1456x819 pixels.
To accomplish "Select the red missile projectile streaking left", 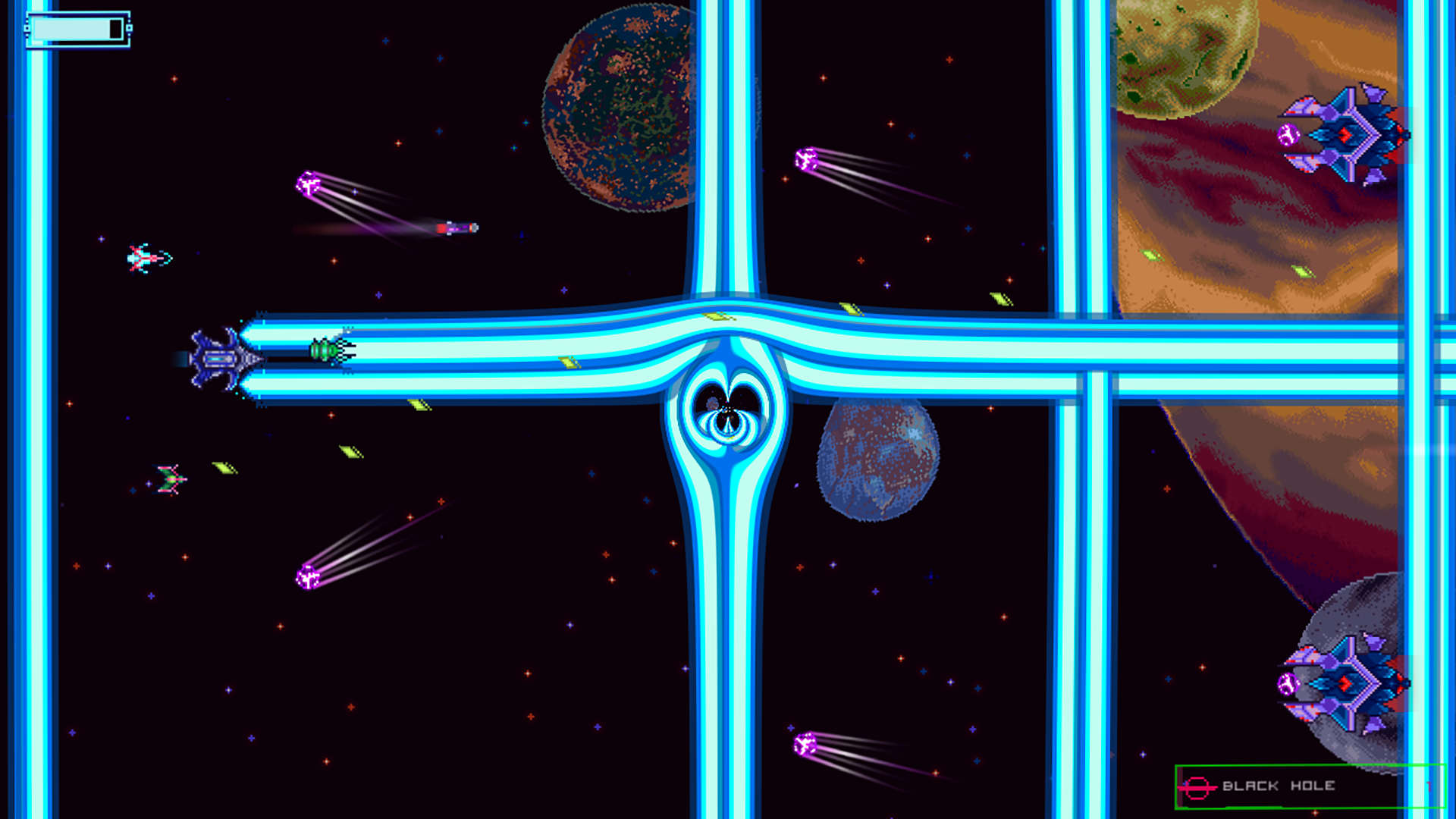I will [458, 227].
